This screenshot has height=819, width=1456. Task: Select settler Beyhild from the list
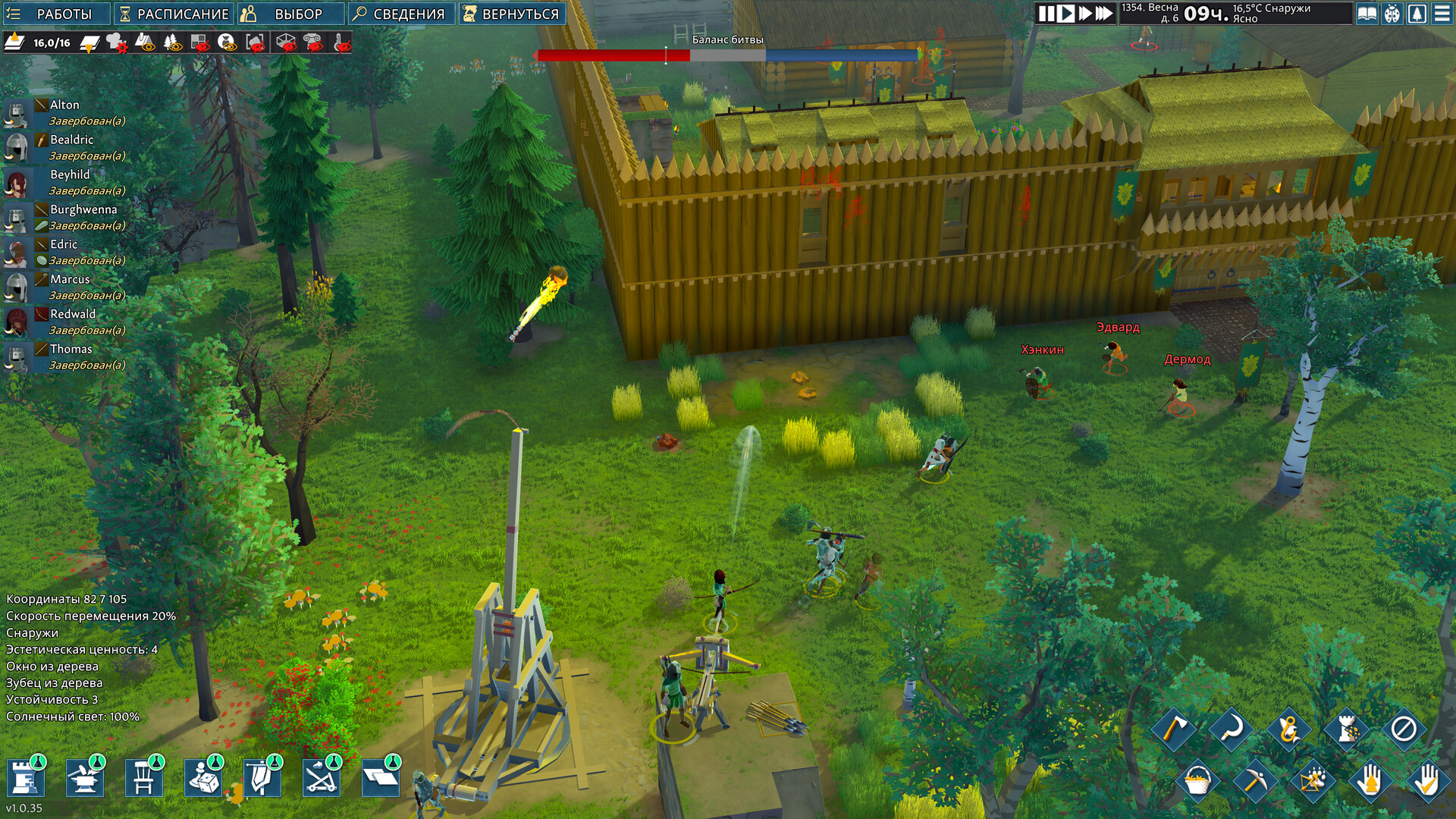point(70,174)
